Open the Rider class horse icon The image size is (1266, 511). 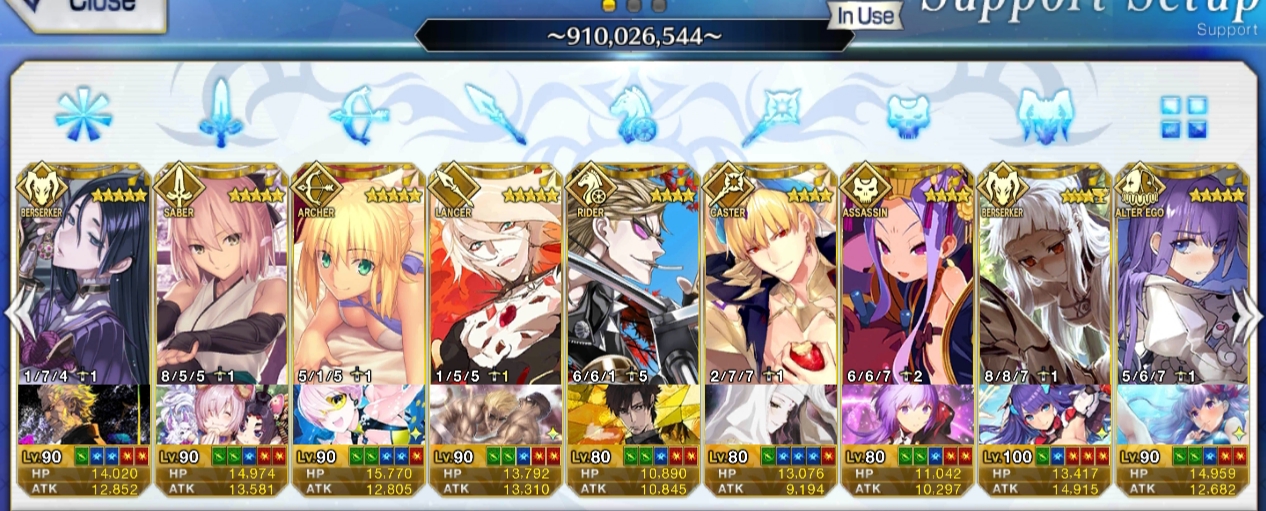(633, 115)
